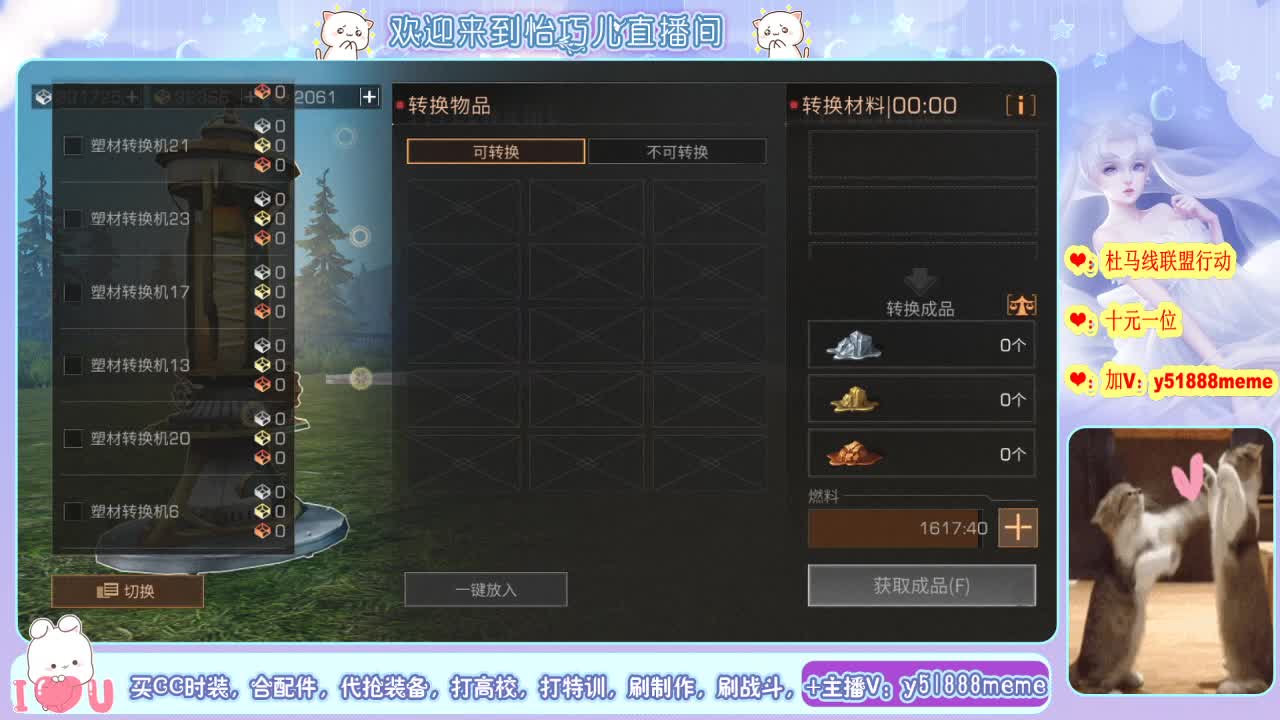The image size is (1280, 720).
Task: Click the plus icon next to the fuel bar
Action: [1017, 527]
